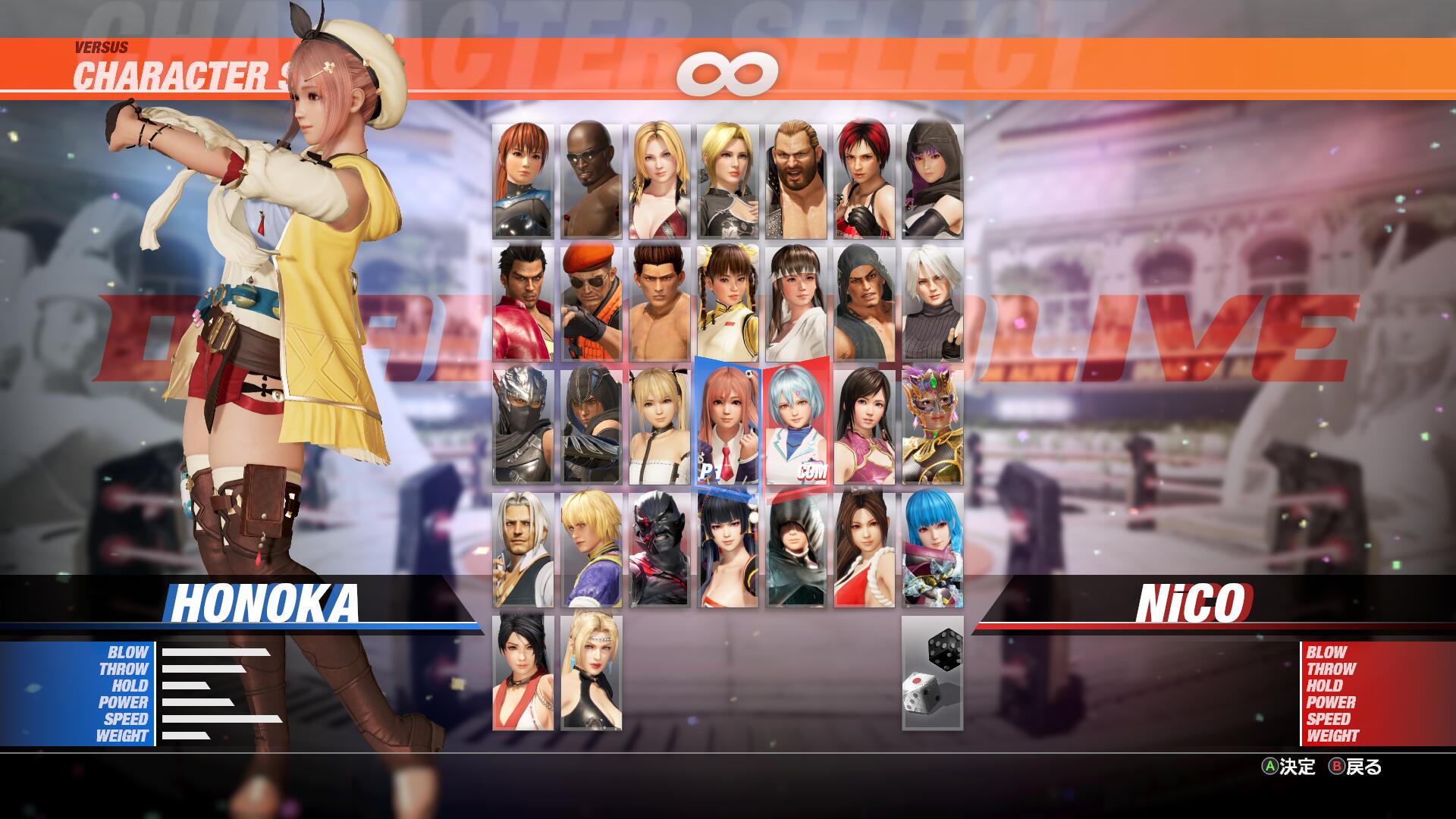The image size is (1456, 819).
Task: Select the random character dice tile
Action: coord(932,672)
